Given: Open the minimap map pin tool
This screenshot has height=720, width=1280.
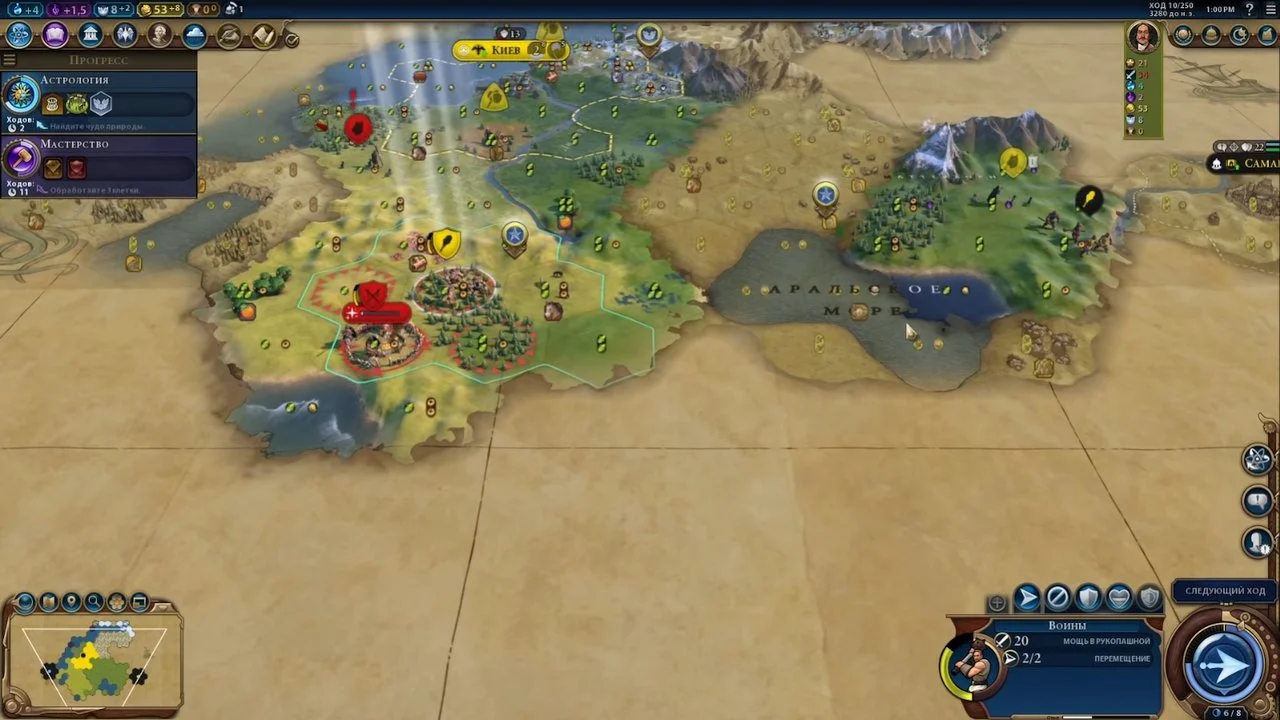Looking at the screenshot, I should tap(71, 602).
